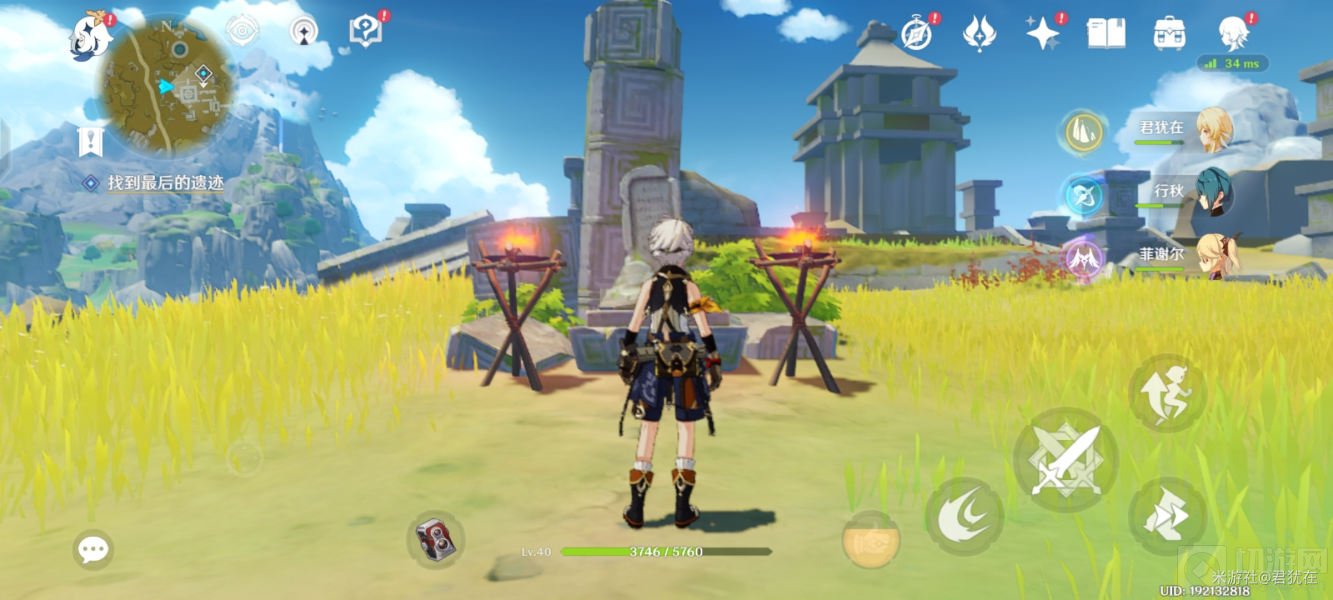Open the adventurer handbook book icon
This screenshot has height=600, width=1333.
pos(1106,33)
